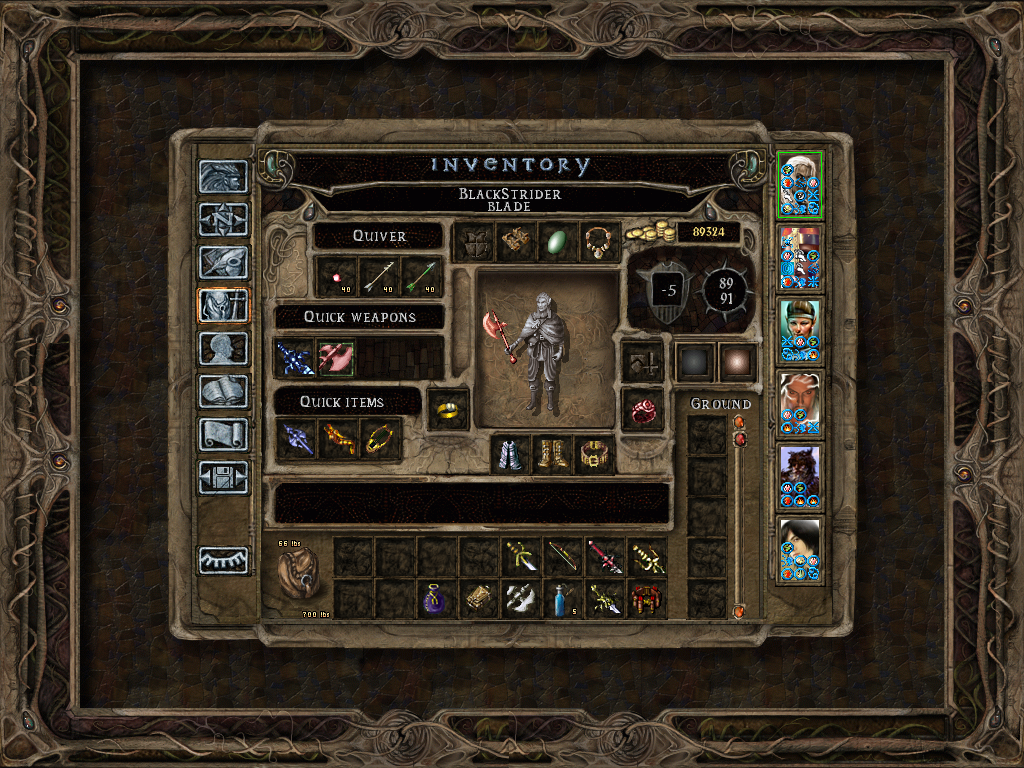This screenshot has height=768, width=1024.
Task: Select the double-bladed axe in backpack
Action: pos(521,599)
